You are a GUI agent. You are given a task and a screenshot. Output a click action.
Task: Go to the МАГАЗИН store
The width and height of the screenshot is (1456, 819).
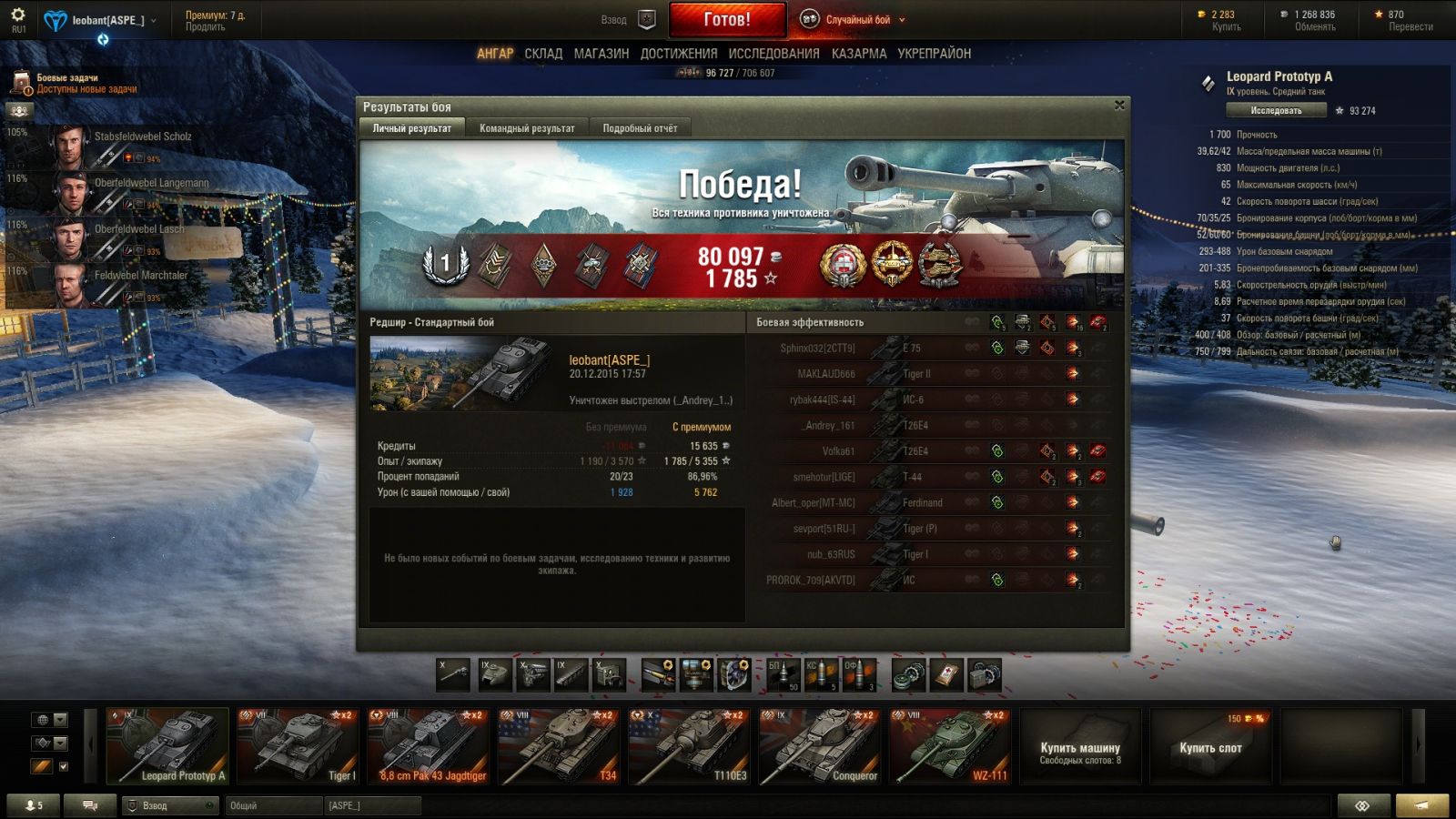pos(602,54)
